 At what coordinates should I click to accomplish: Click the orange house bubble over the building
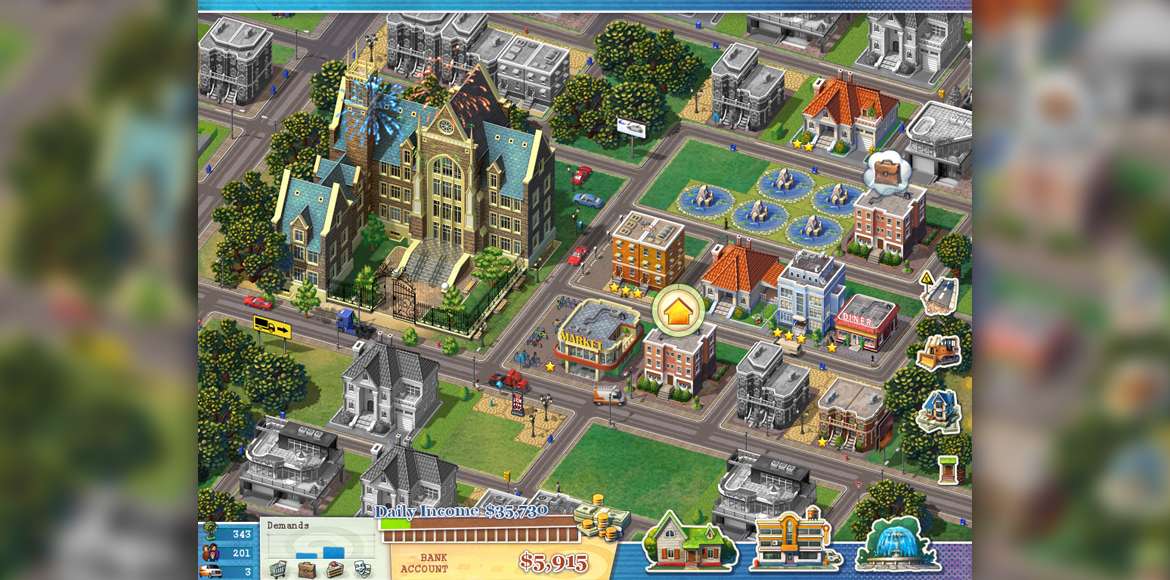pyautogui.click(x=677, y=311)
